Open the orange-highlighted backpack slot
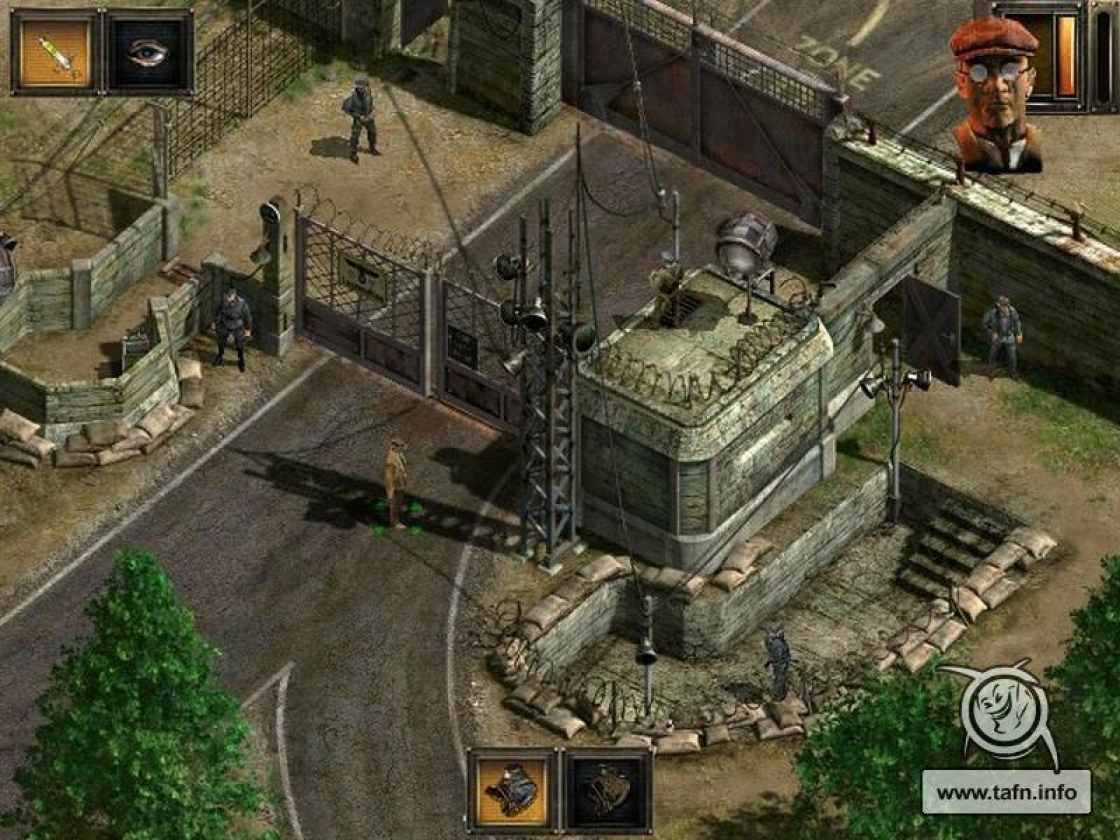Screen dimensions: 1120x840 512,791
